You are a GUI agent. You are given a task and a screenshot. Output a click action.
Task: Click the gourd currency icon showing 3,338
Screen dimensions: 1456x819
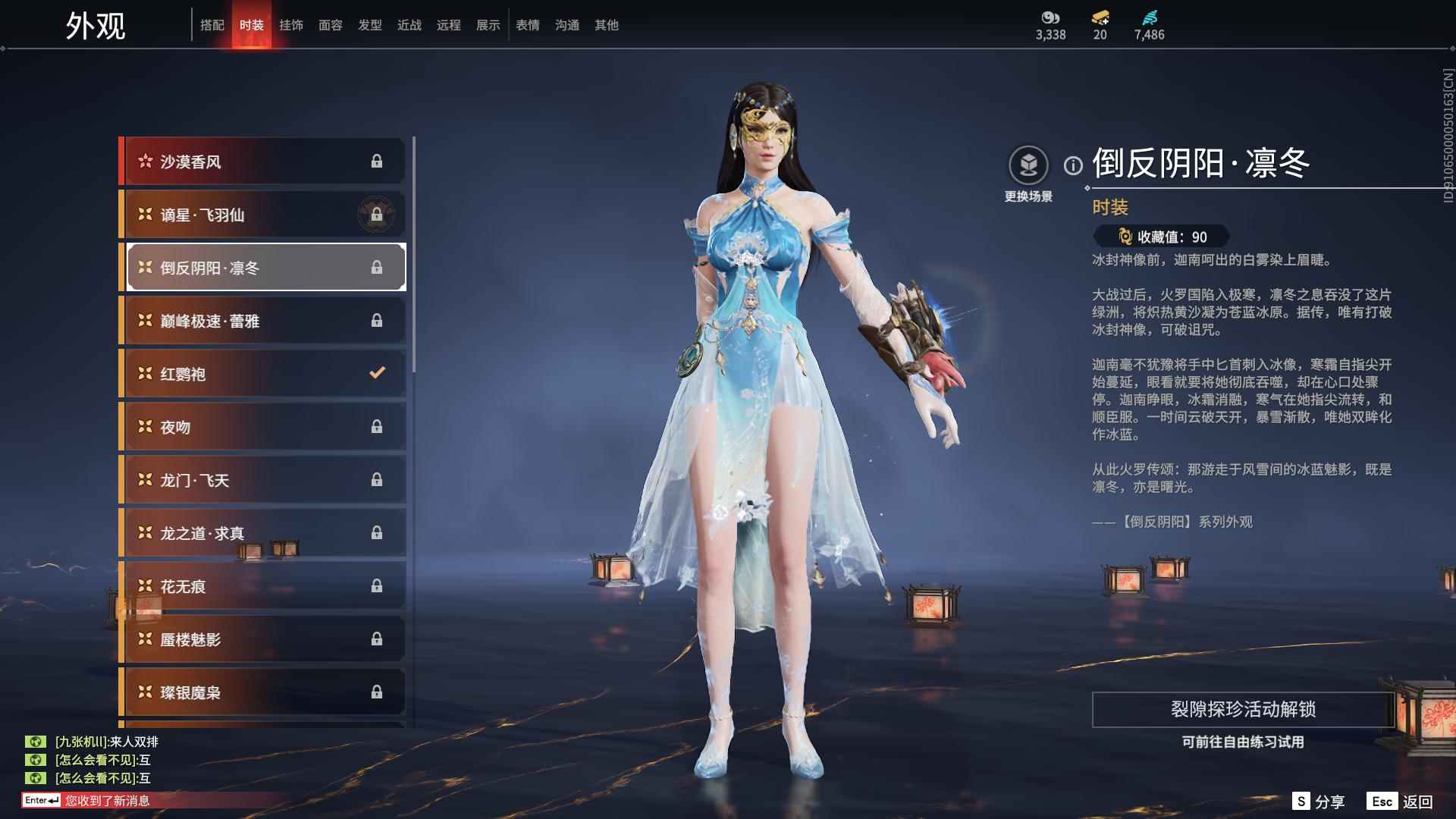(x=1049, y=17)
